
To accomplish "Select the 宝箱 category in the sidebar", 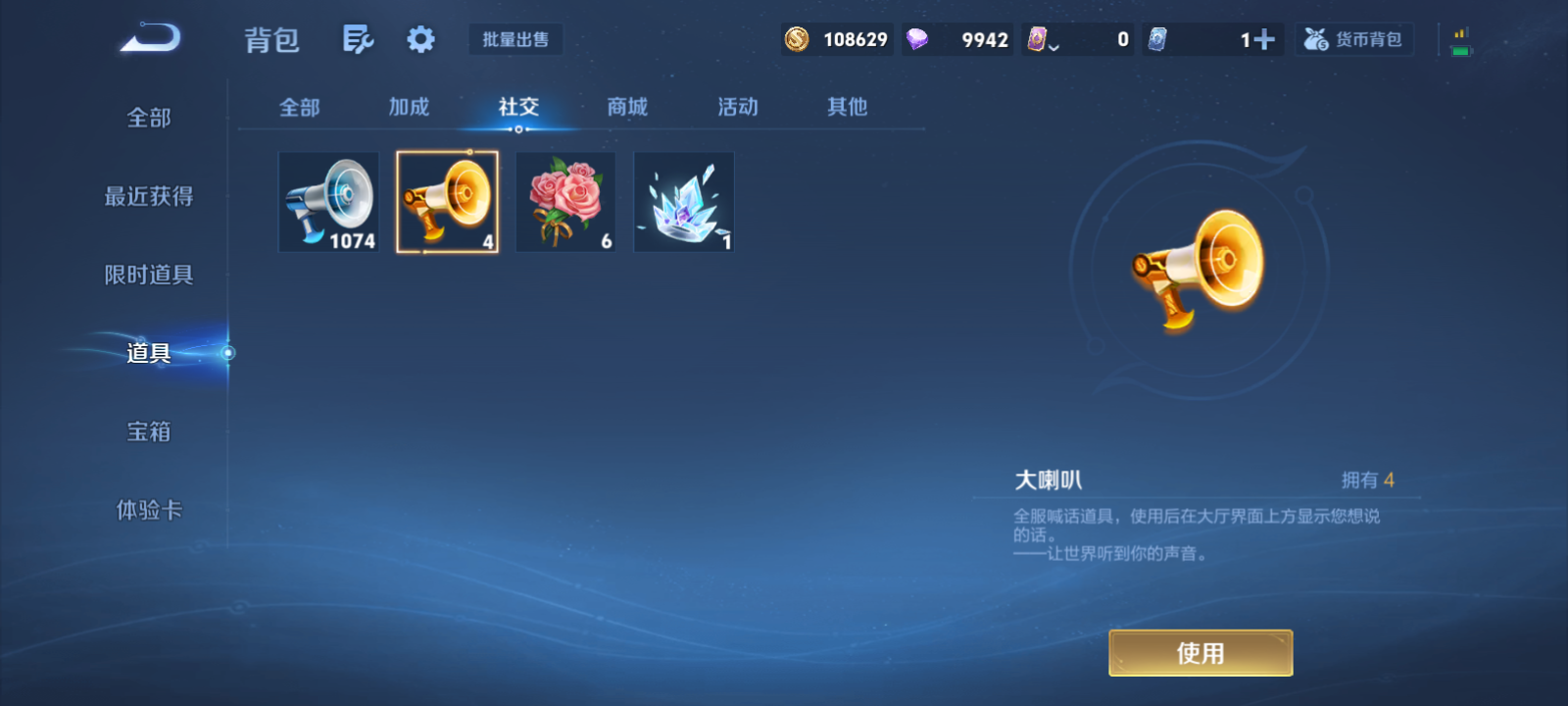I will click(149, 431).
